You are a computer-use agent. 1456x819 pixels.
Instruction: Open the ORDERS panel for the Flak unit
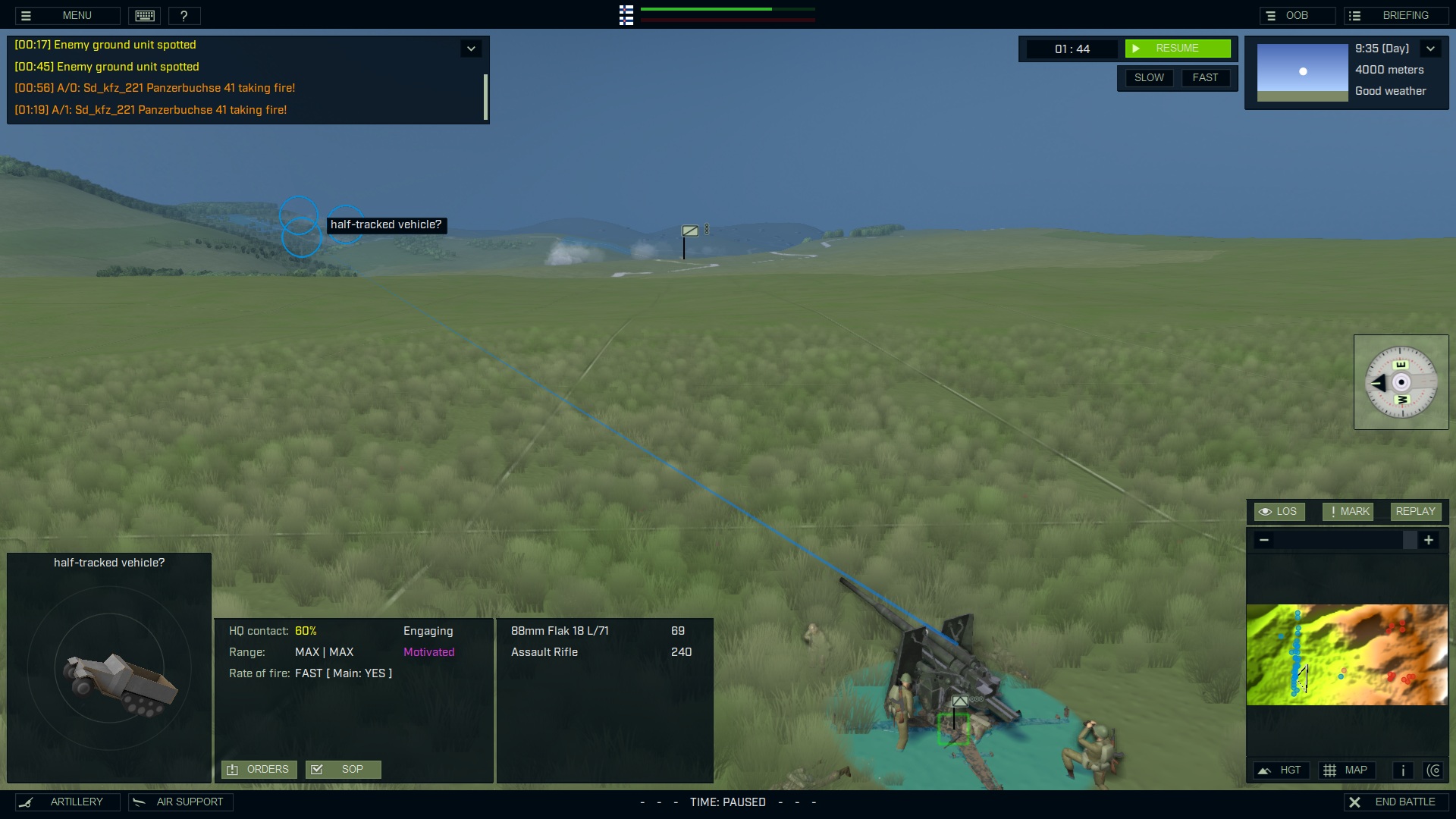(x=258, y=769)
